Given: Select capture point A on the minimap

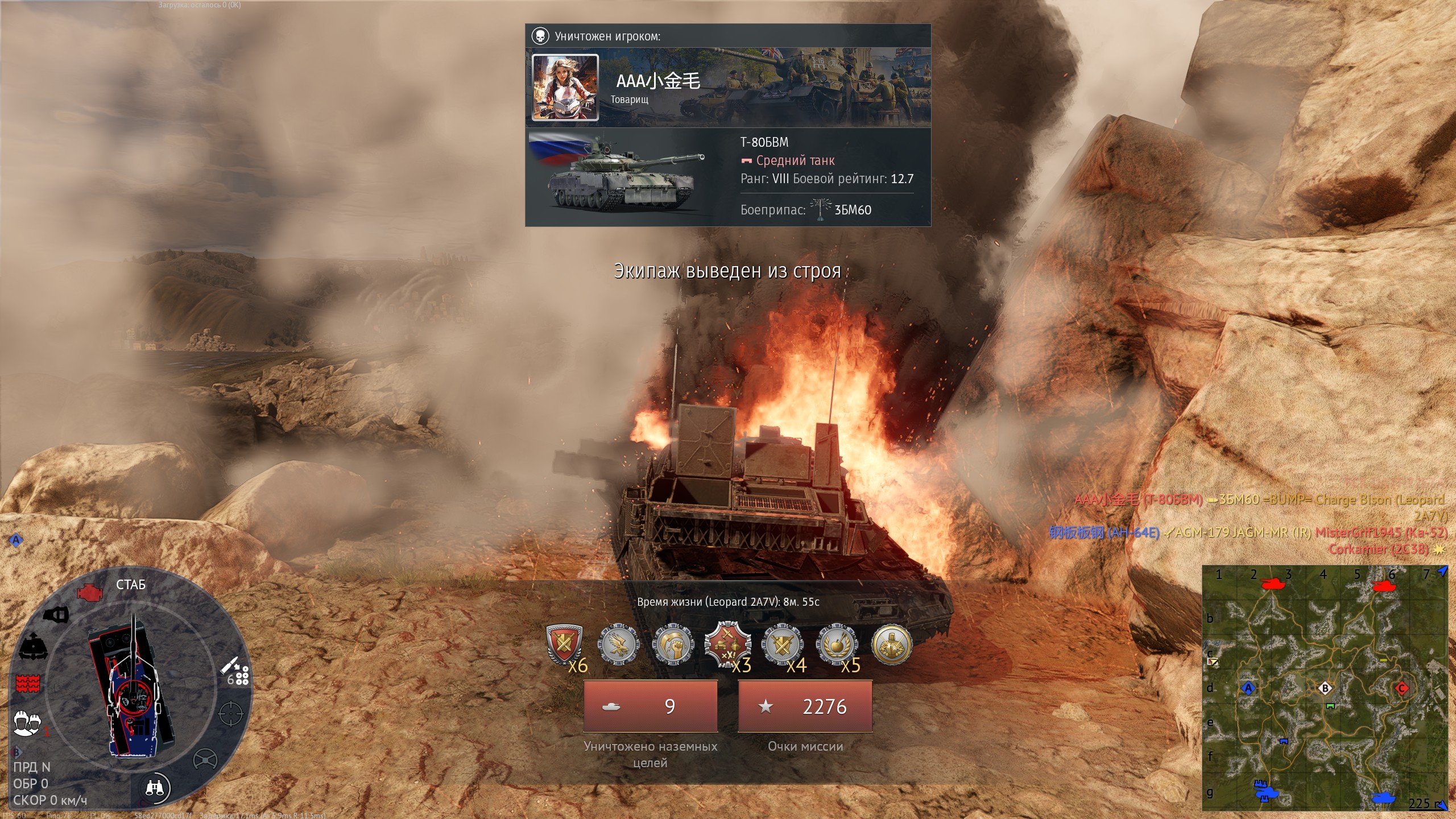Looking at the screenshot, I should (x=1248, y=688).
